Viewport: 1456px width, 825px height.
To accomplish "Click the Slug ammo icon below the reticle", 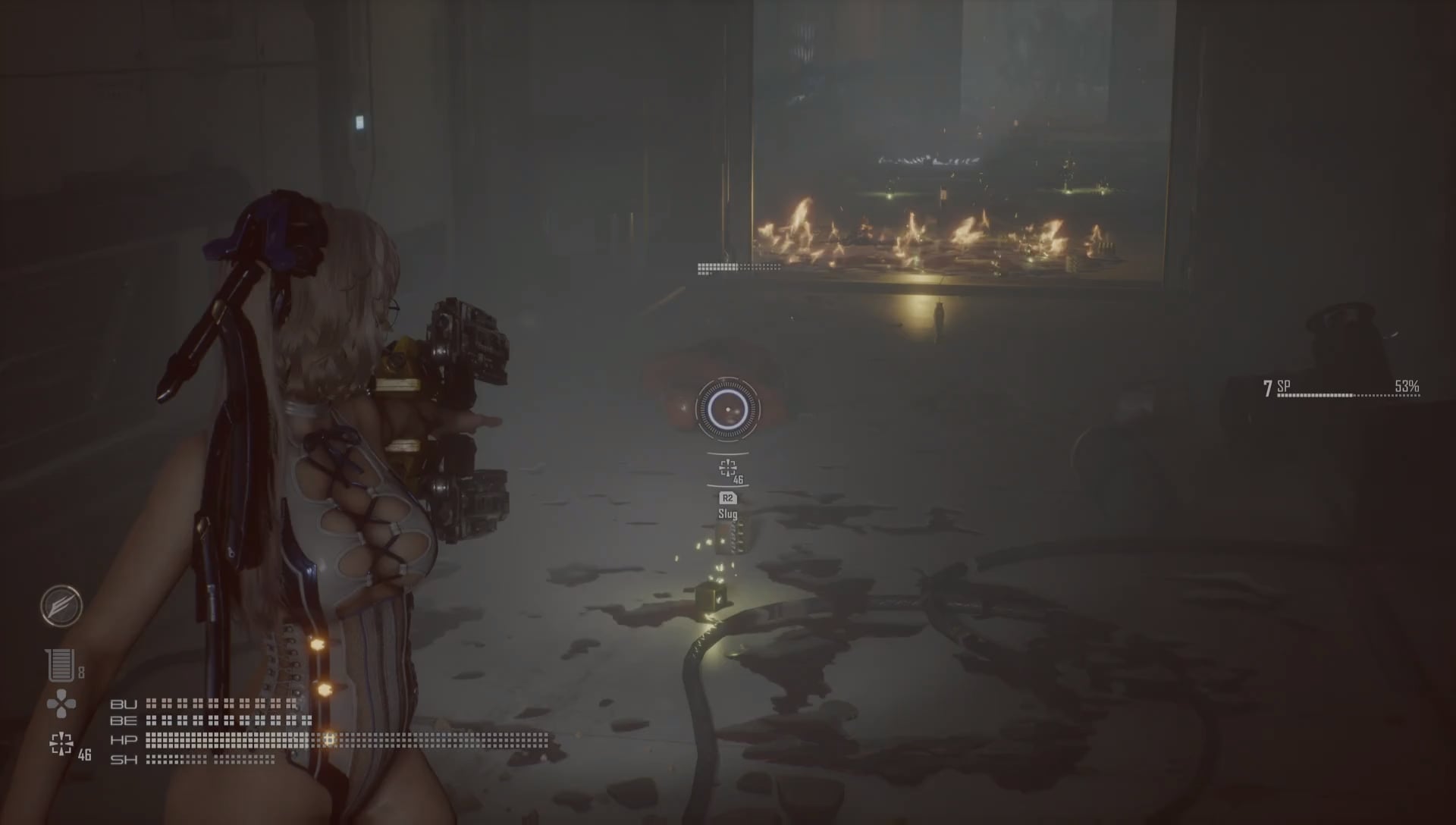I will click(727, 467).
